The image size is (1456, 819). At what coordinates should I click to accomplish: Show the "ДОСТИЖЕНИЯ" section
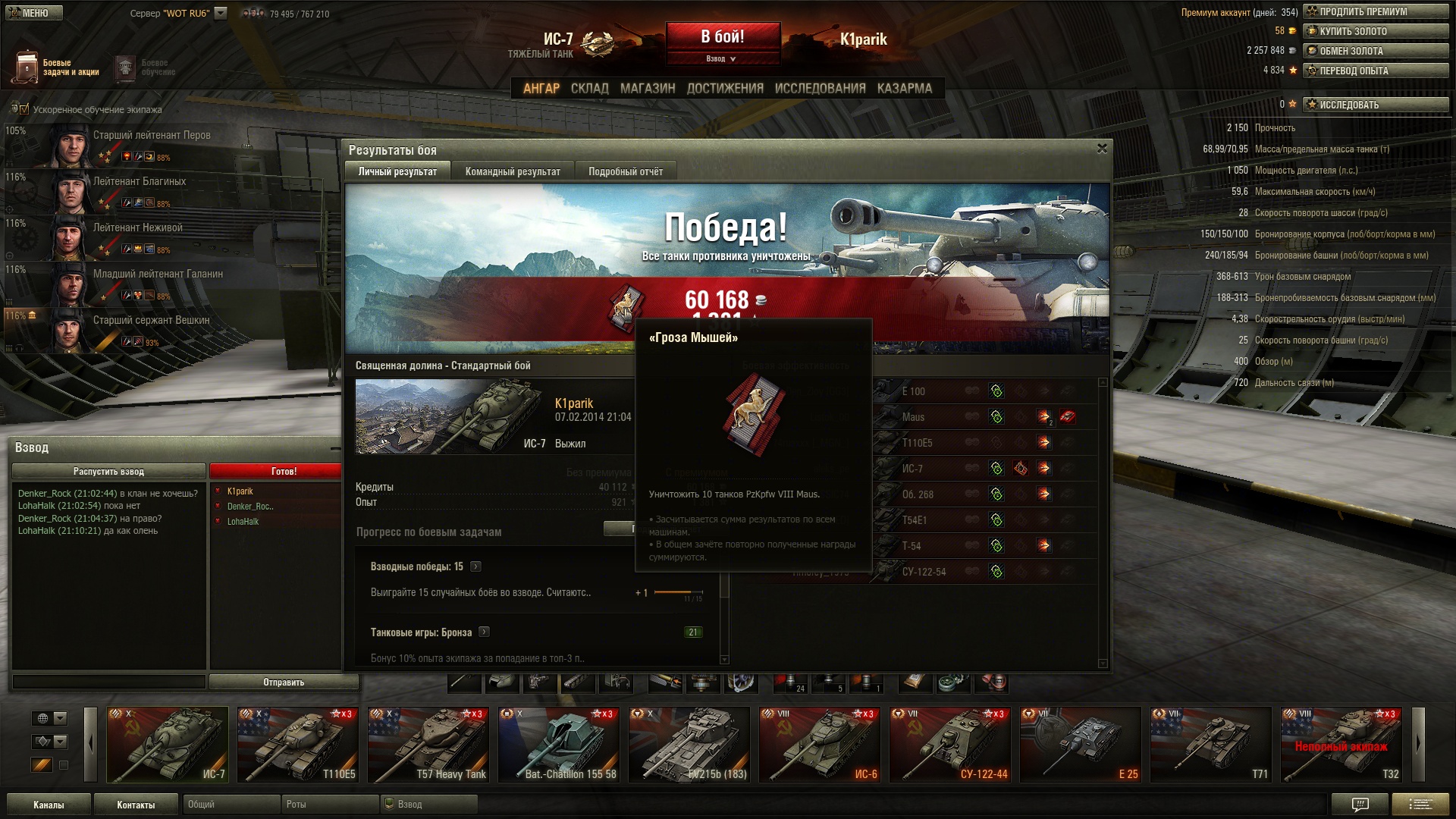pyautogui.click(x=725, y=88)
